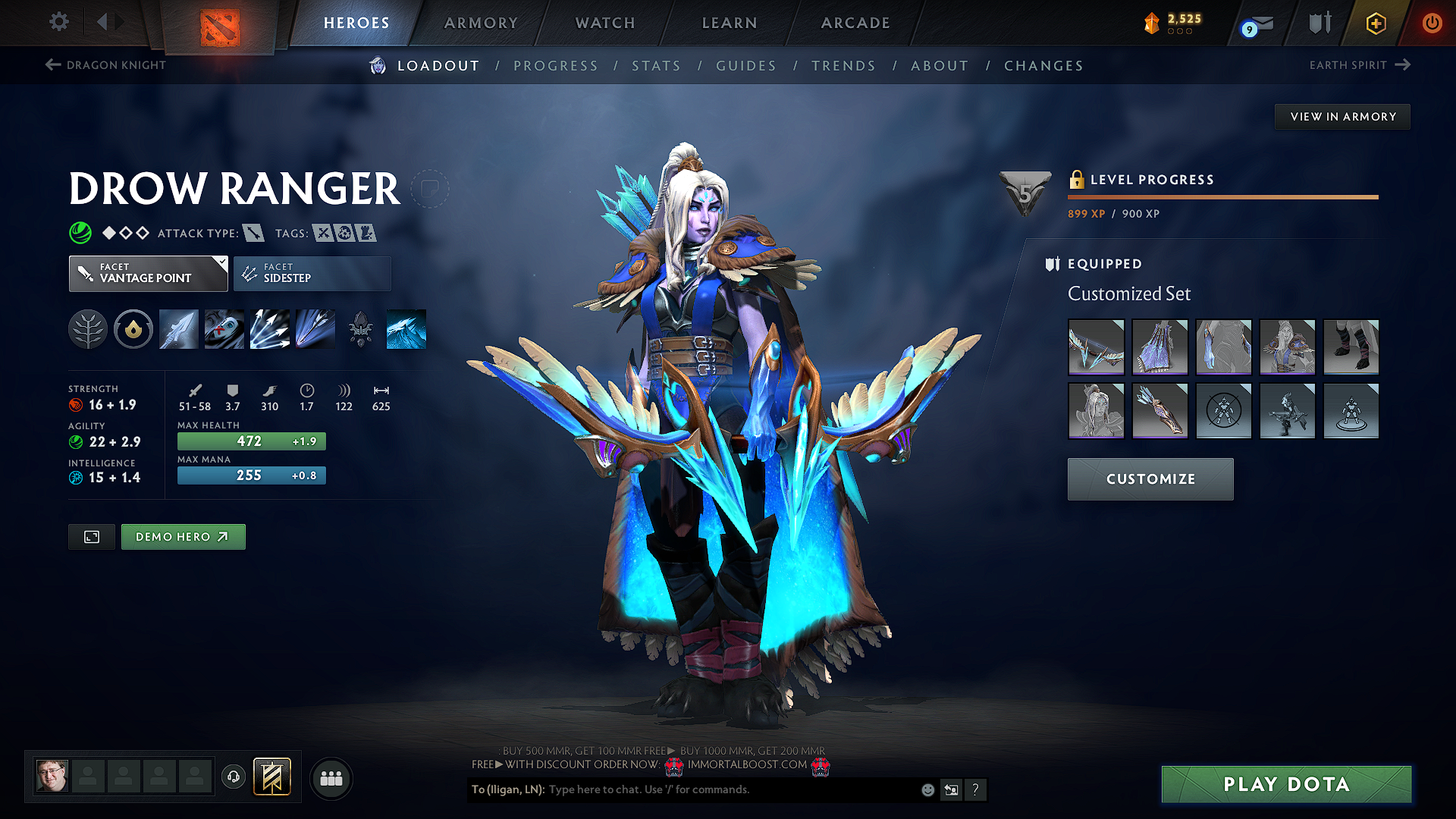The width and height of the screenshot is (1456, 819).
Task: Click the Multishot ability icon
Action: pyautogui.click(x=269, y=329)
